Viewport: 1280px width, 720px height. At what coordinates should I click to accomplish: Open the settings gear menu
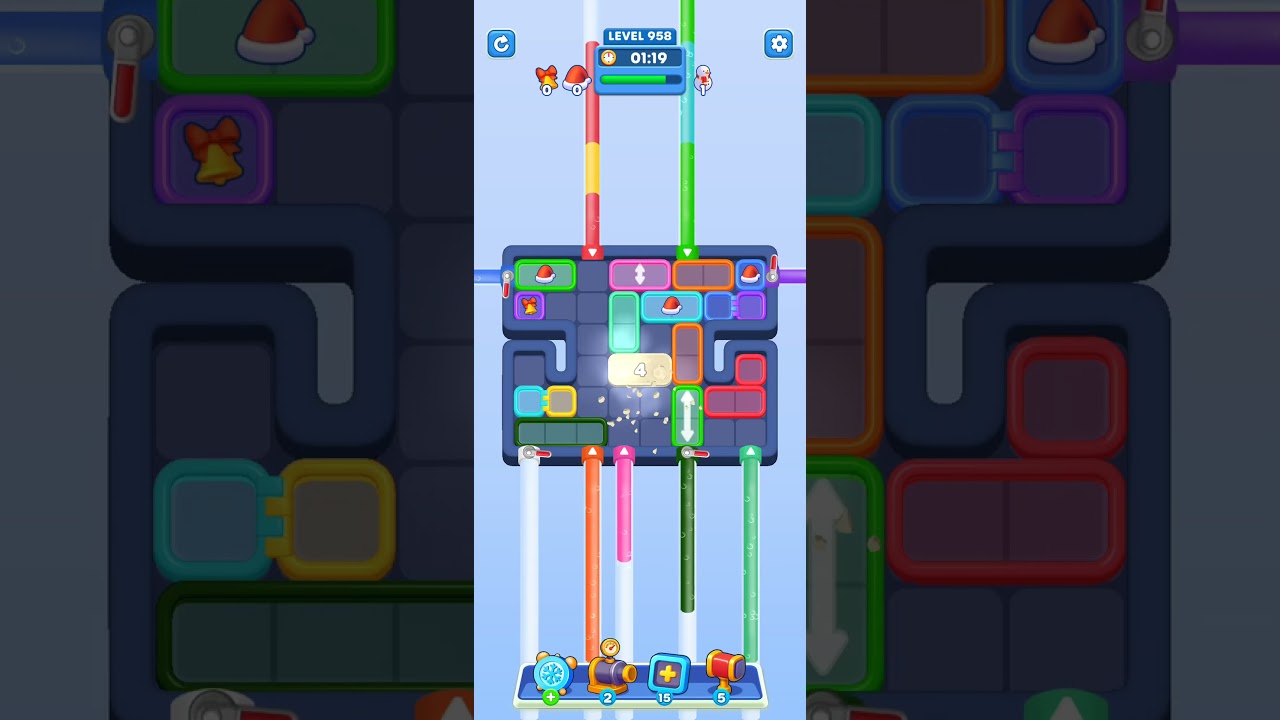click(x=779, y=44)
